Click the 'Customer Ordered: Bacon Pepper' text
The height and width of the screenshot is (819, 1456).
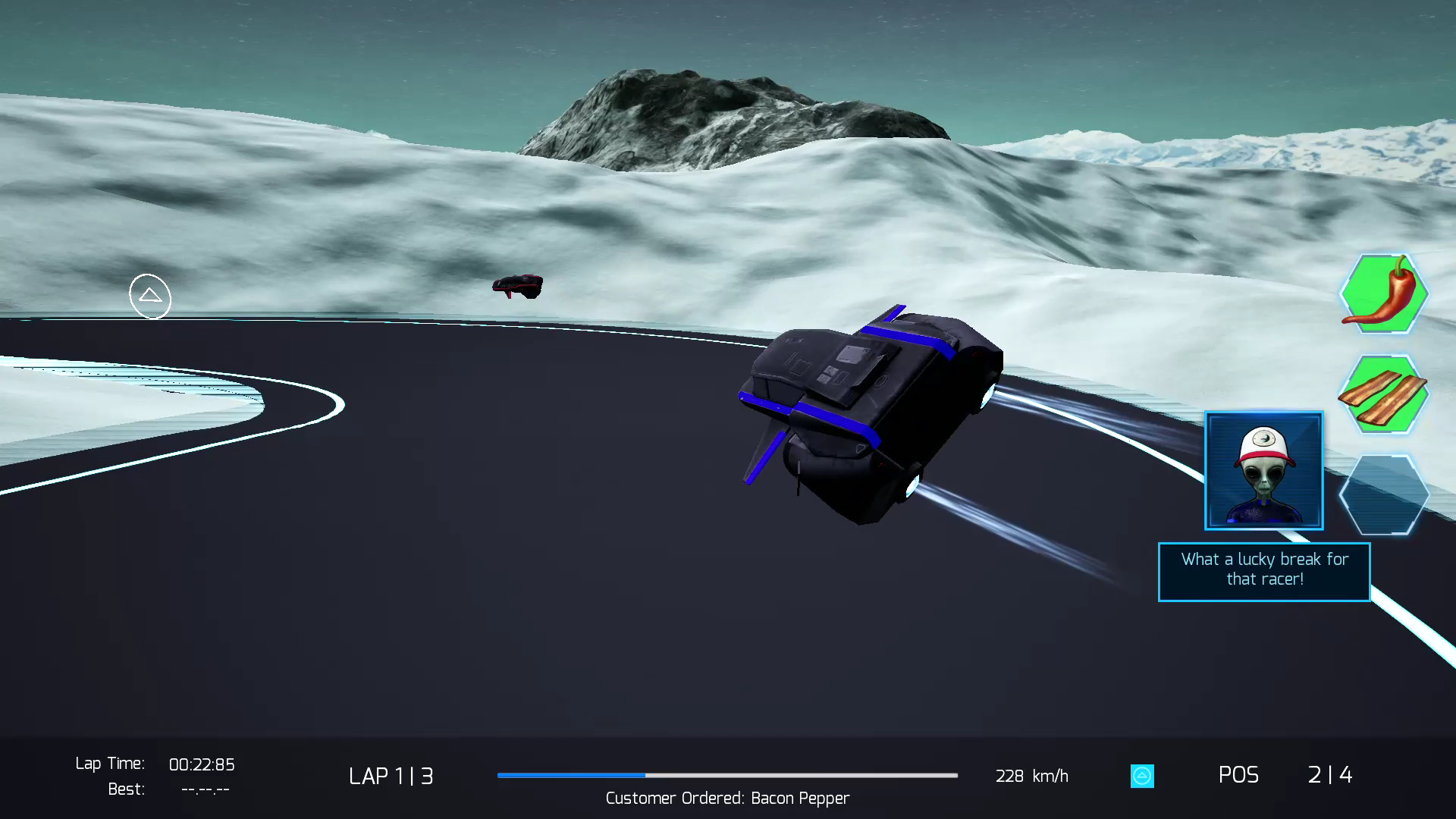tap(726, 798)
